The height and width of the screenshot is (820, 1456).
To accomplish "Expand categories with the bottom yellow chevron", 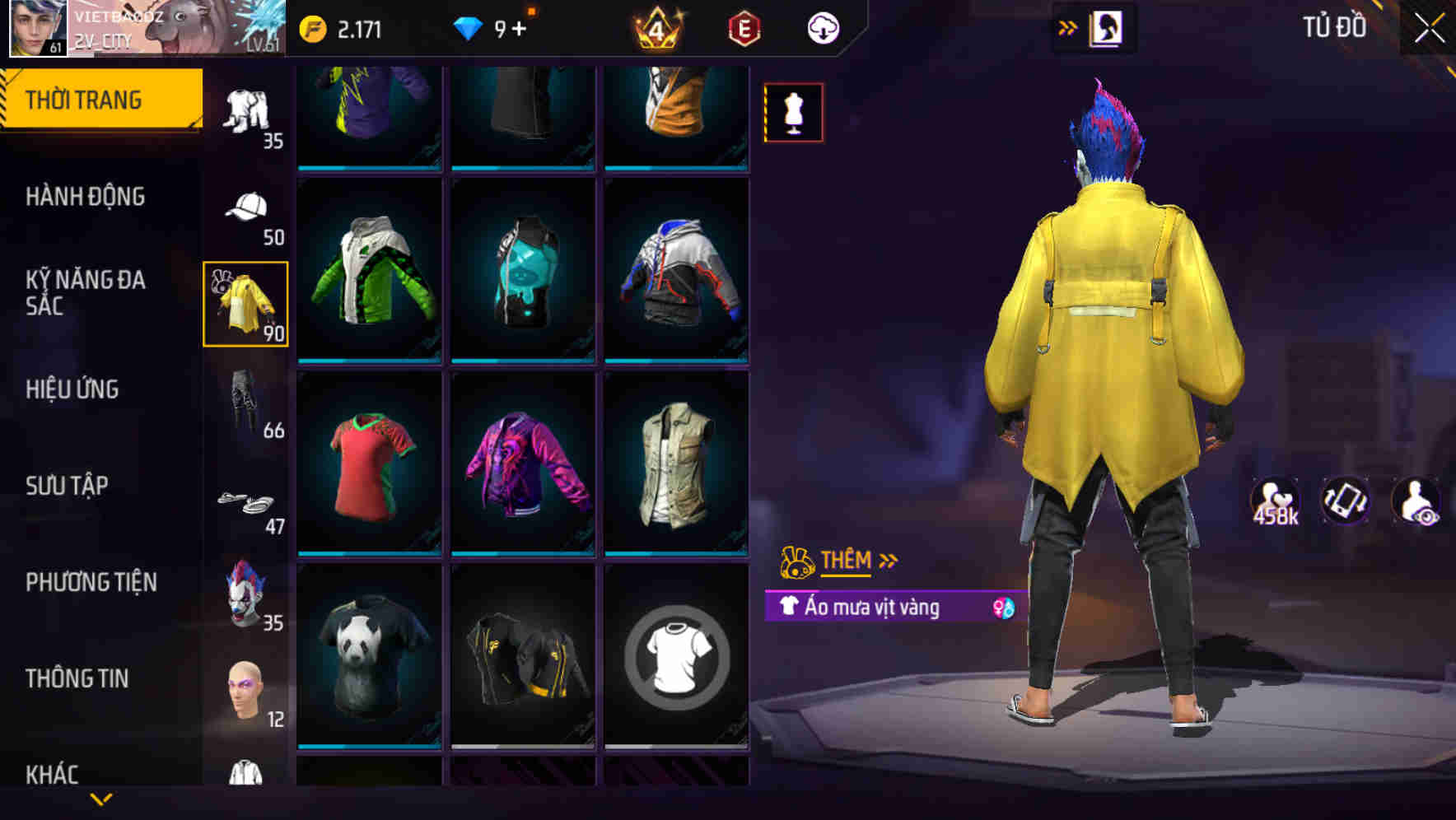I will tap(100, 800).
